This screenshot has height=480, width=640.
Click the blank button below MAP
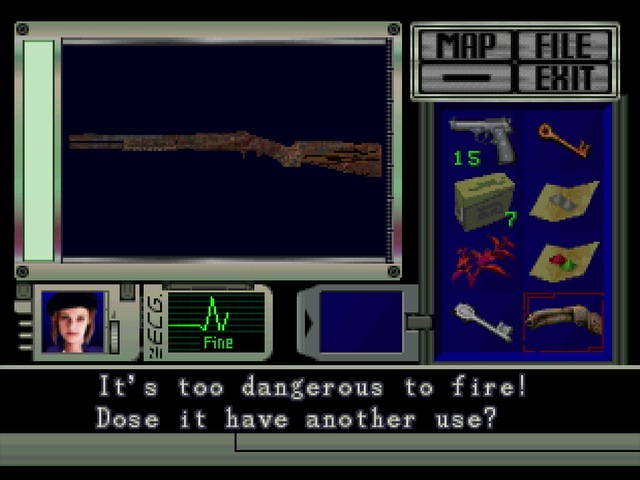[x=464, y=78]
